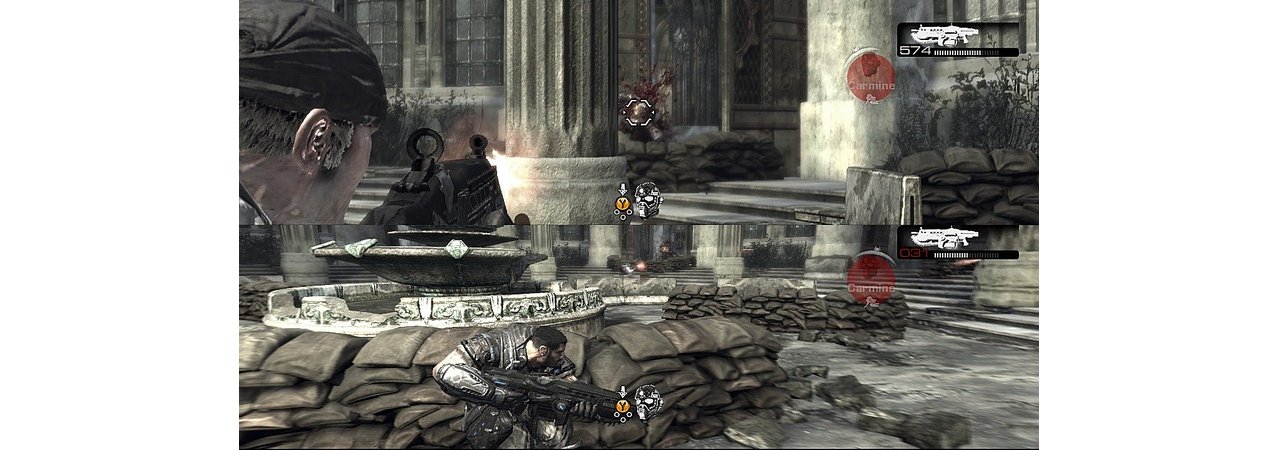The height and width of the screenshot is (450, 1278).
Task: Click the red Carmine marker in the upper player's view
Action: coord(869,77)
